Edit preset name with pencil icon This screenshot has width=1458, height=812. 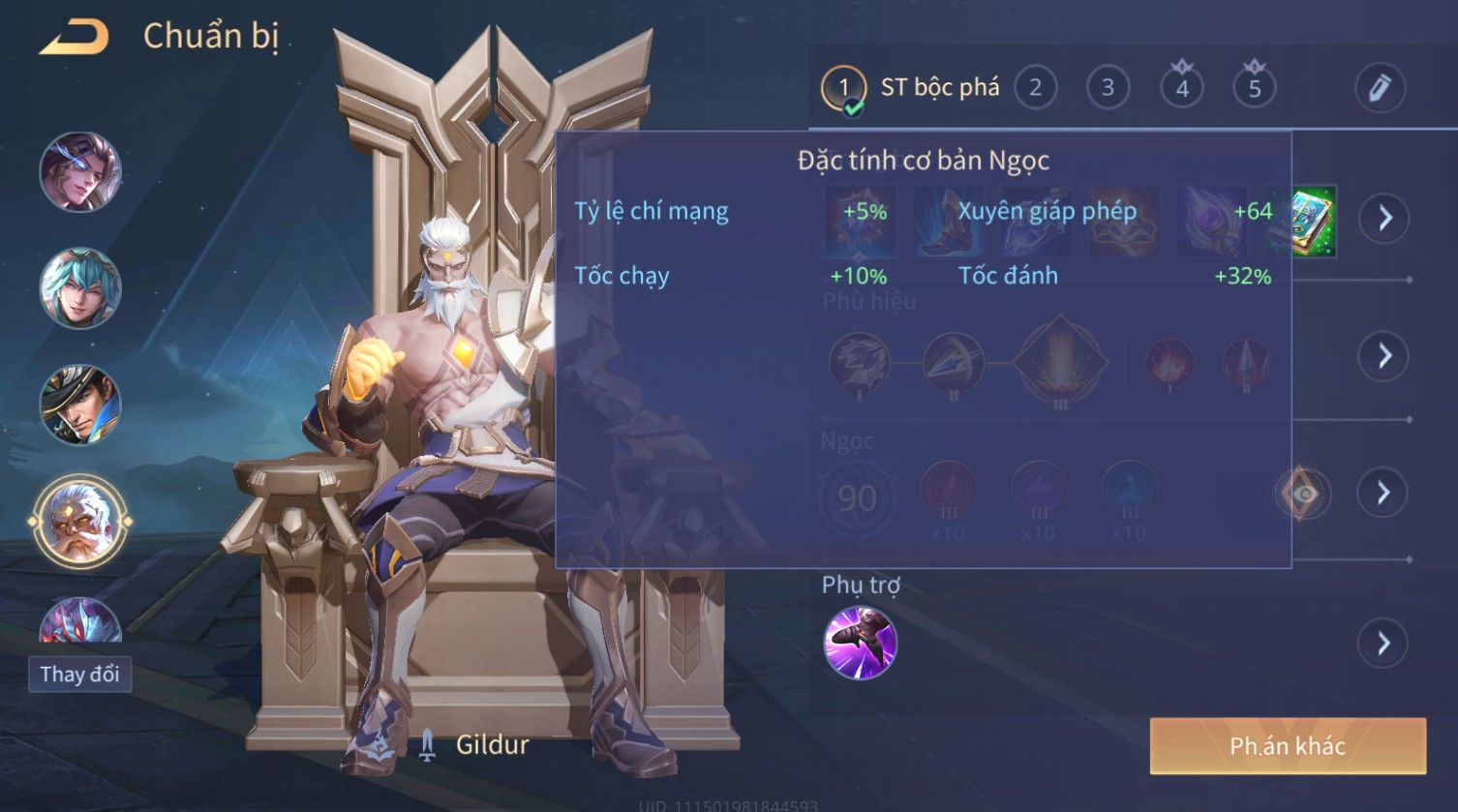[x=1380, y=88]
